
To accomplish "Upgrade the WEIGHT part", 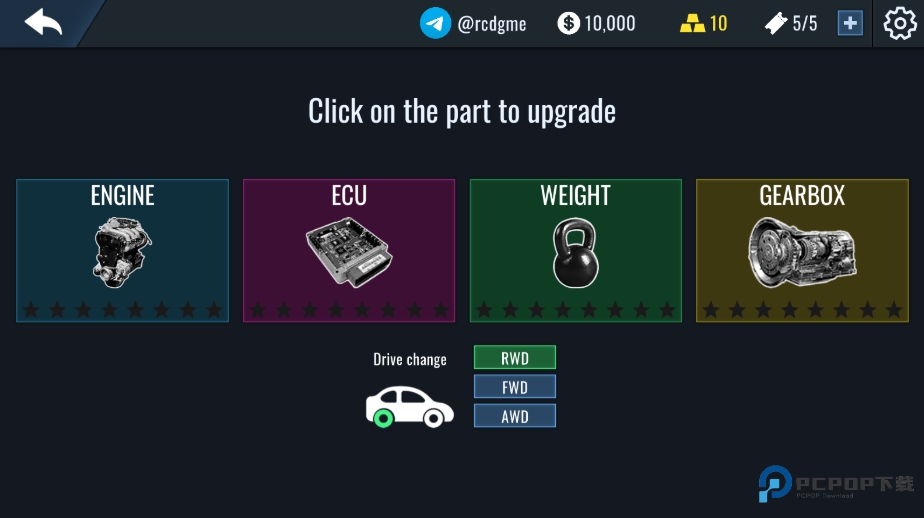I will [x=576, y=250].
